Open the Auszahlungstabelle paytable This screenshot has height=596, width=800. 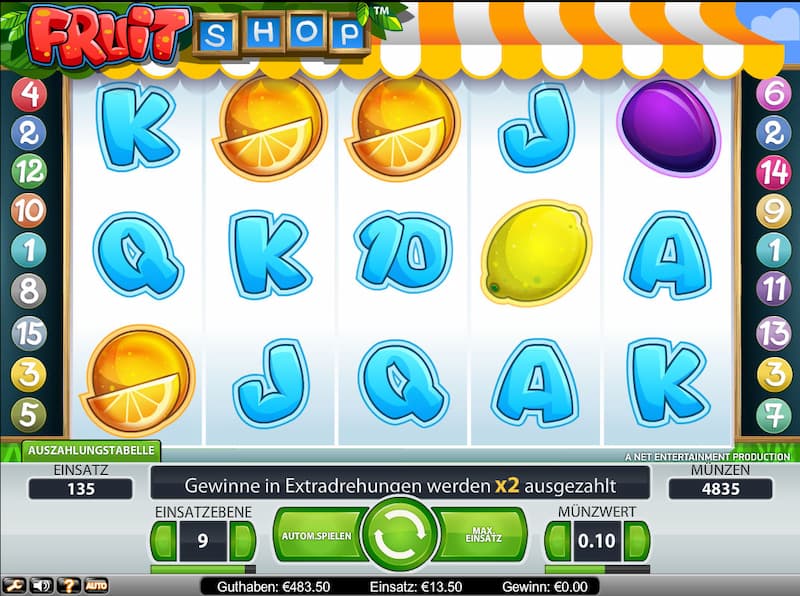pyautogui.click(x=91, y=451)
